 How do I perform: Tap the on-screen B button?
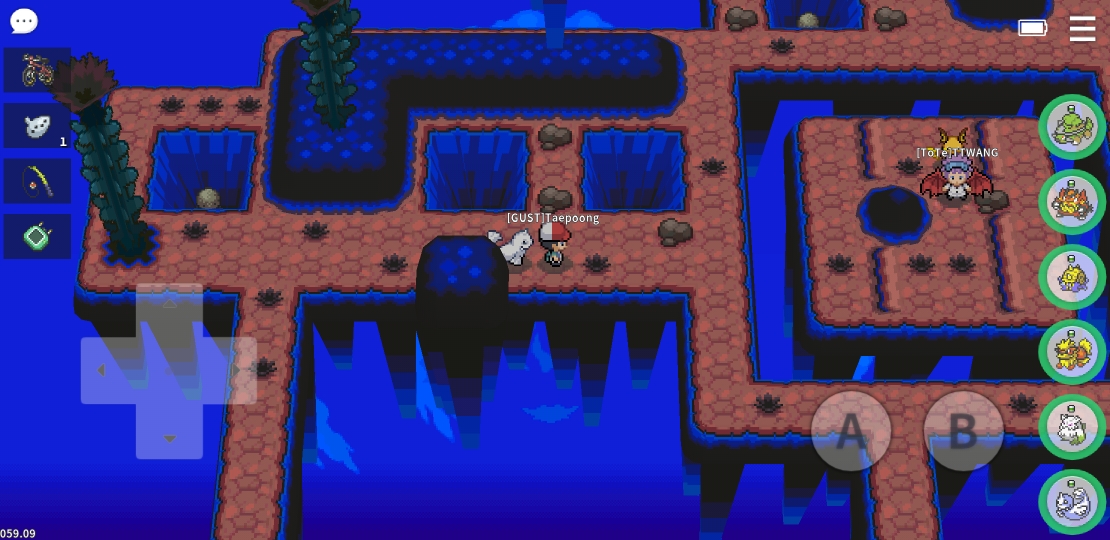point(962,431)
